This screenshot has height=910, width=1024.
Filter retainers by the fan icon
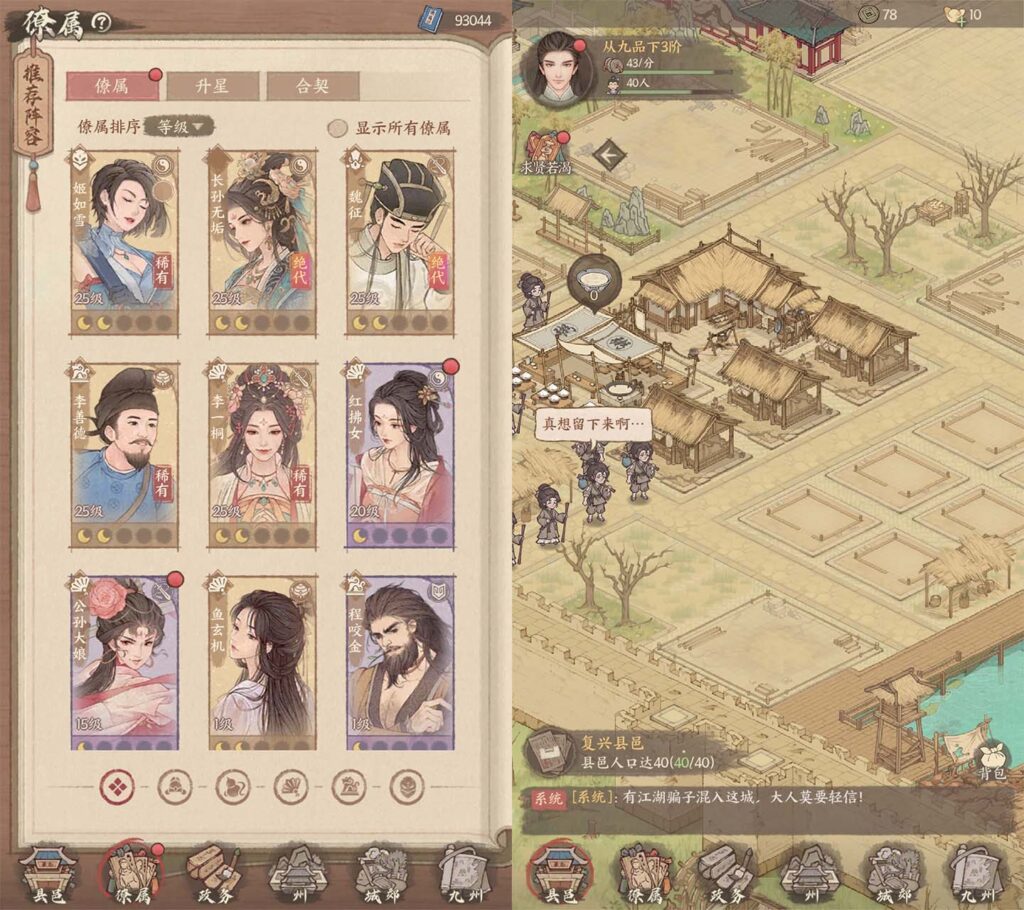(x=291, y=787)
